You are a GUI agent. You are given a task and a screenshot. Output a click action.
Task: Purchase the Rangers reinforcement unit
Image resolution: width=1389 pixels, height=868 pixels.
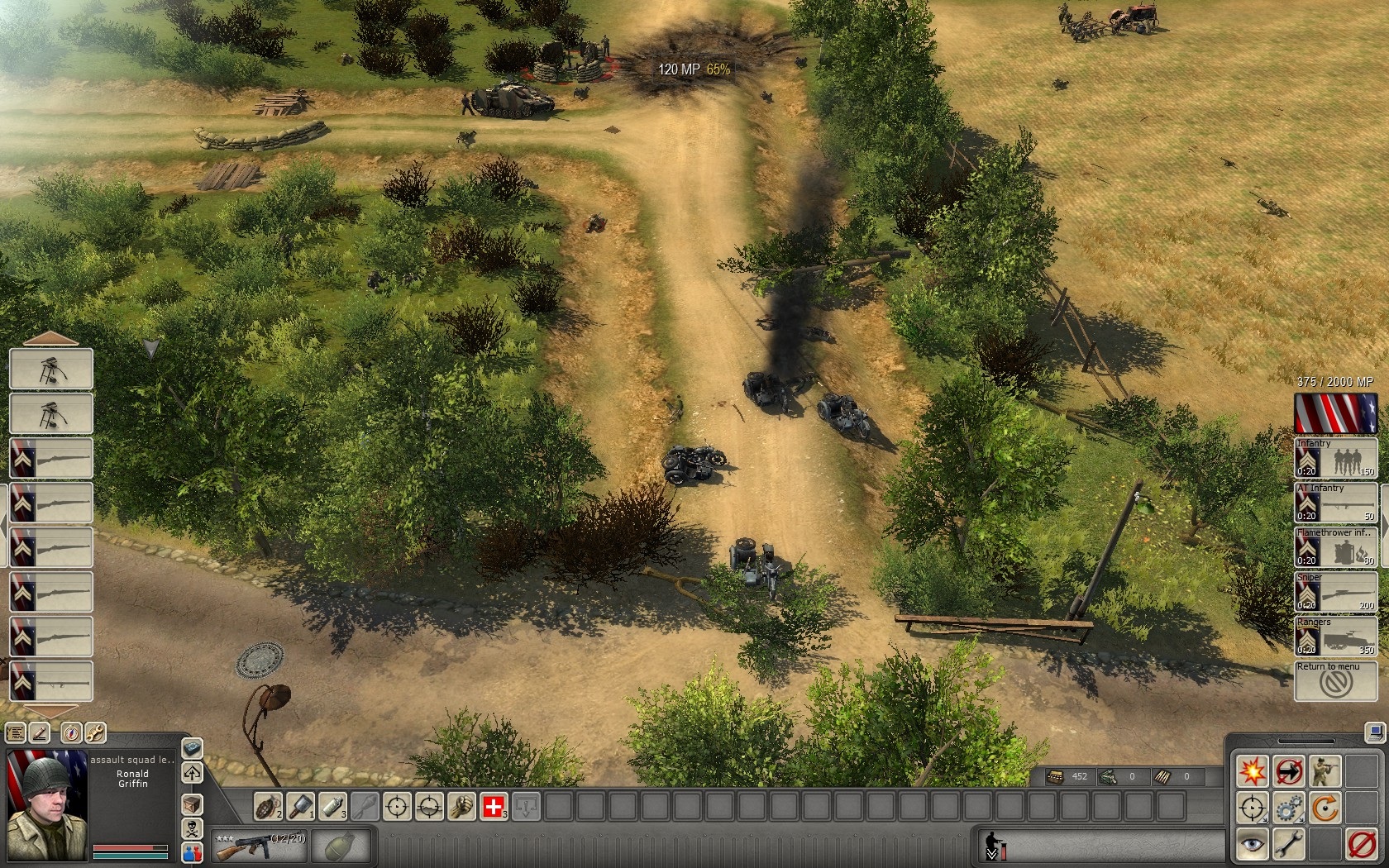[x=1335, y=637]
